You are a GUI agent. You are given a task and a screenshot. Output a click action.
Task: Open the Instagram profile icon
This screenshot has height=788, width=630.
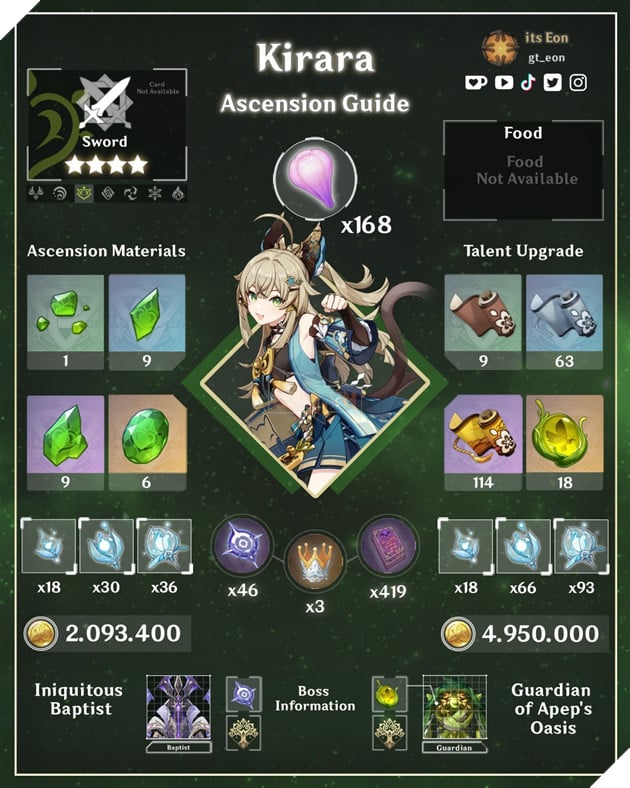click(578, 83)
